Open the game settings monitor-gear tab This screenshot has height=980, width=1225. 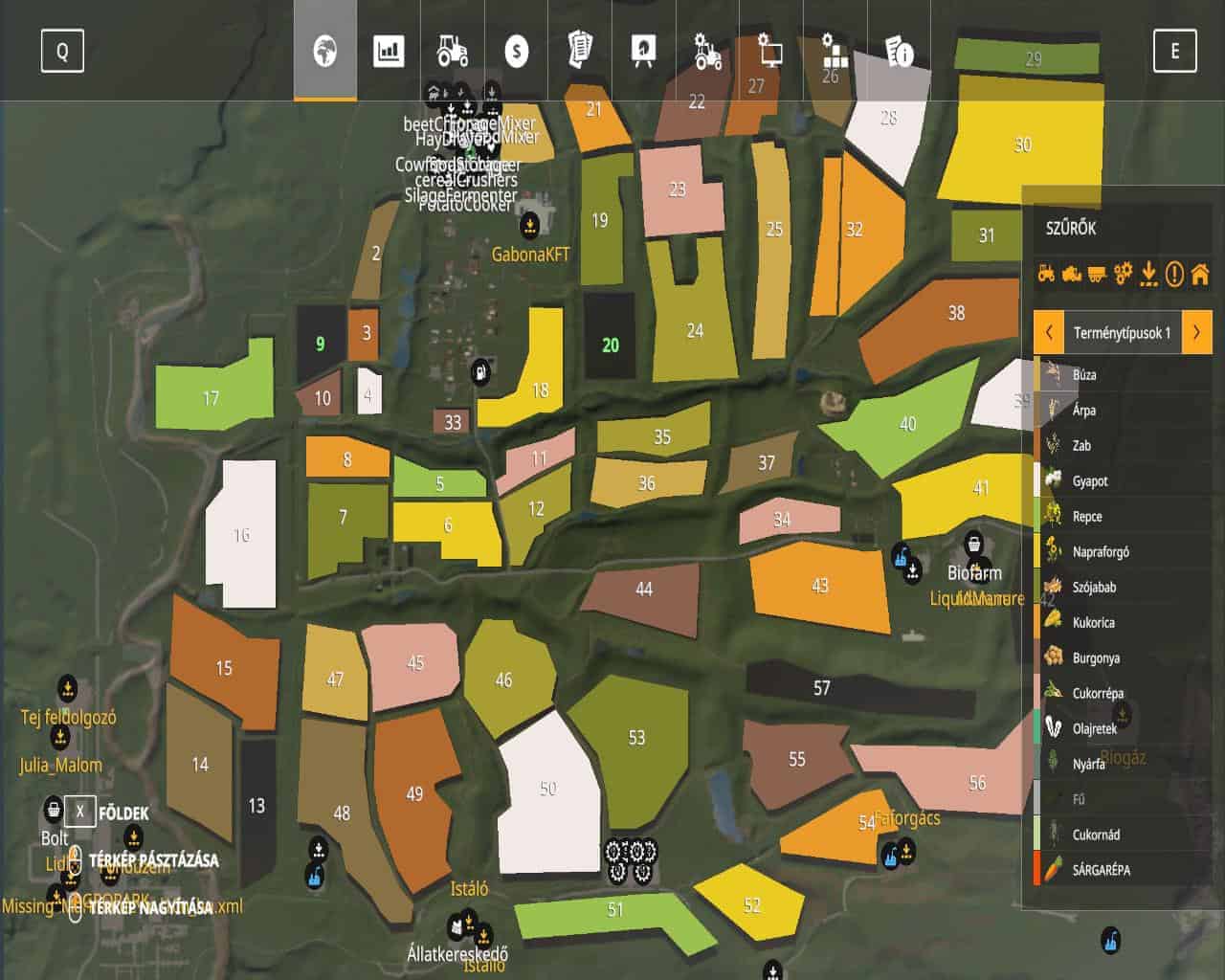pos(770,48)
